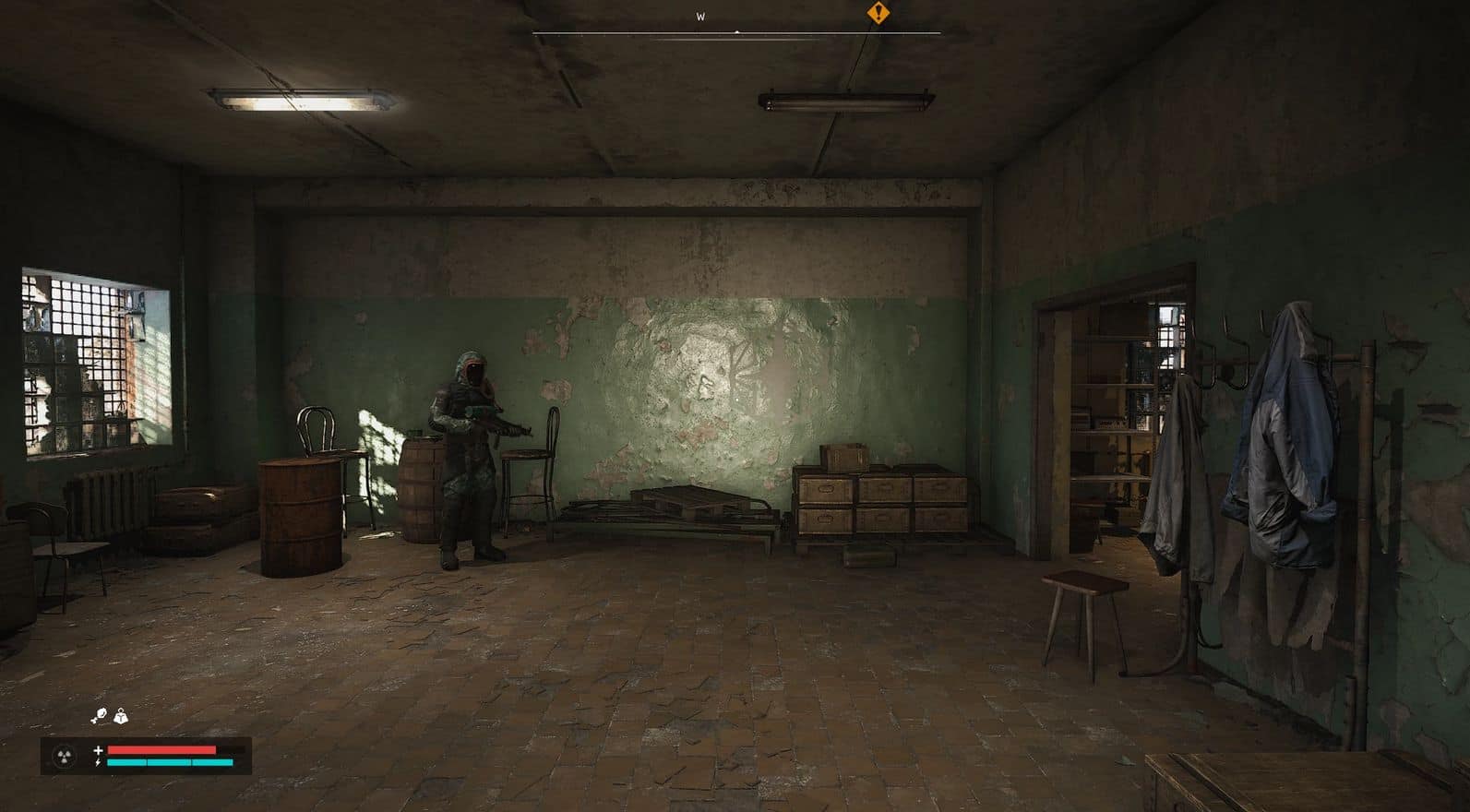Select the weight overload status icon
Image resolution: width=1470 pixels, height=812 pixels.
tap(121, 716)
